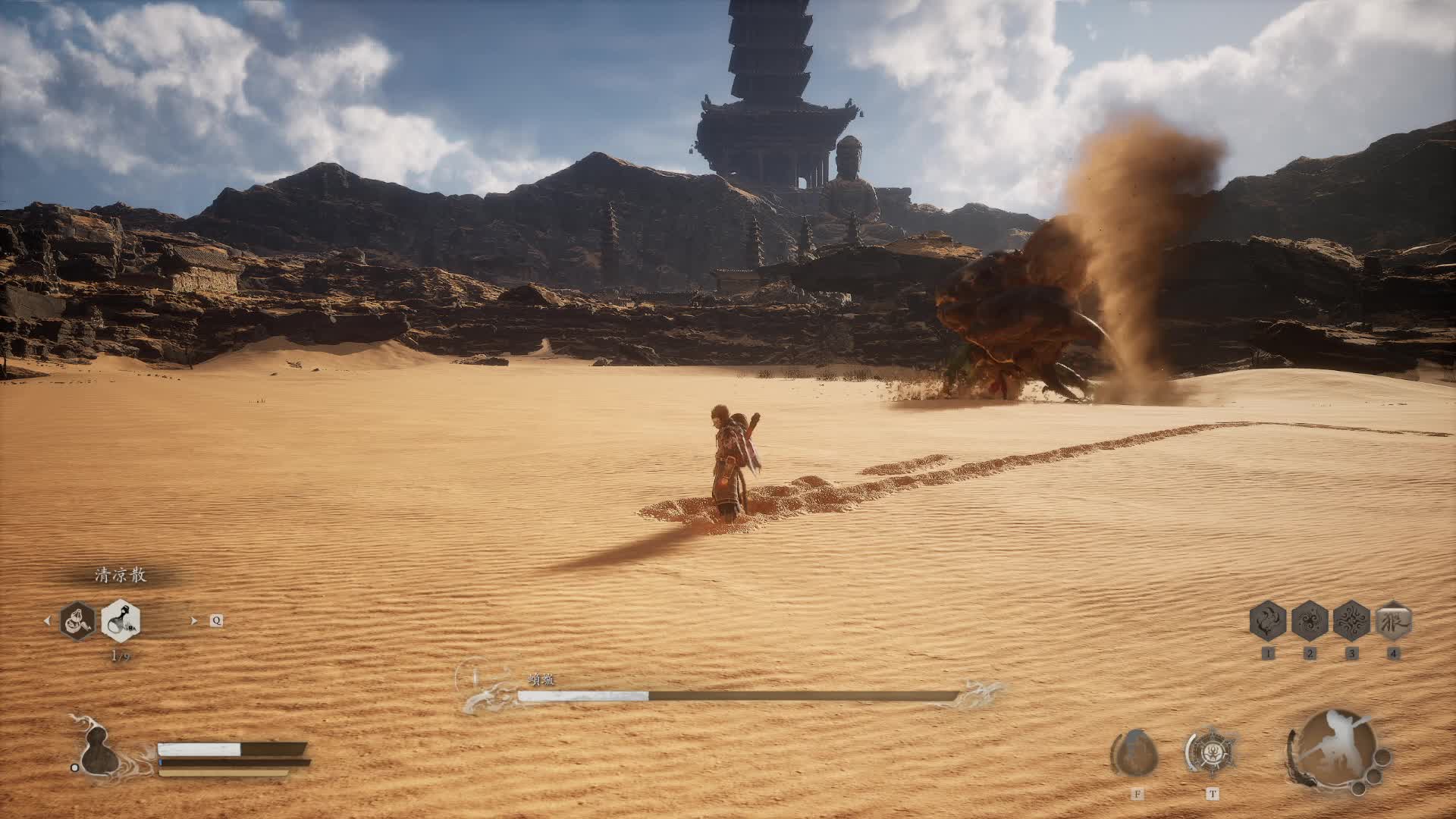Click the staff stance silhouette emblem
This screenshot has height=819, width=1456.
pyautogui.click(x=1333, y=746)
